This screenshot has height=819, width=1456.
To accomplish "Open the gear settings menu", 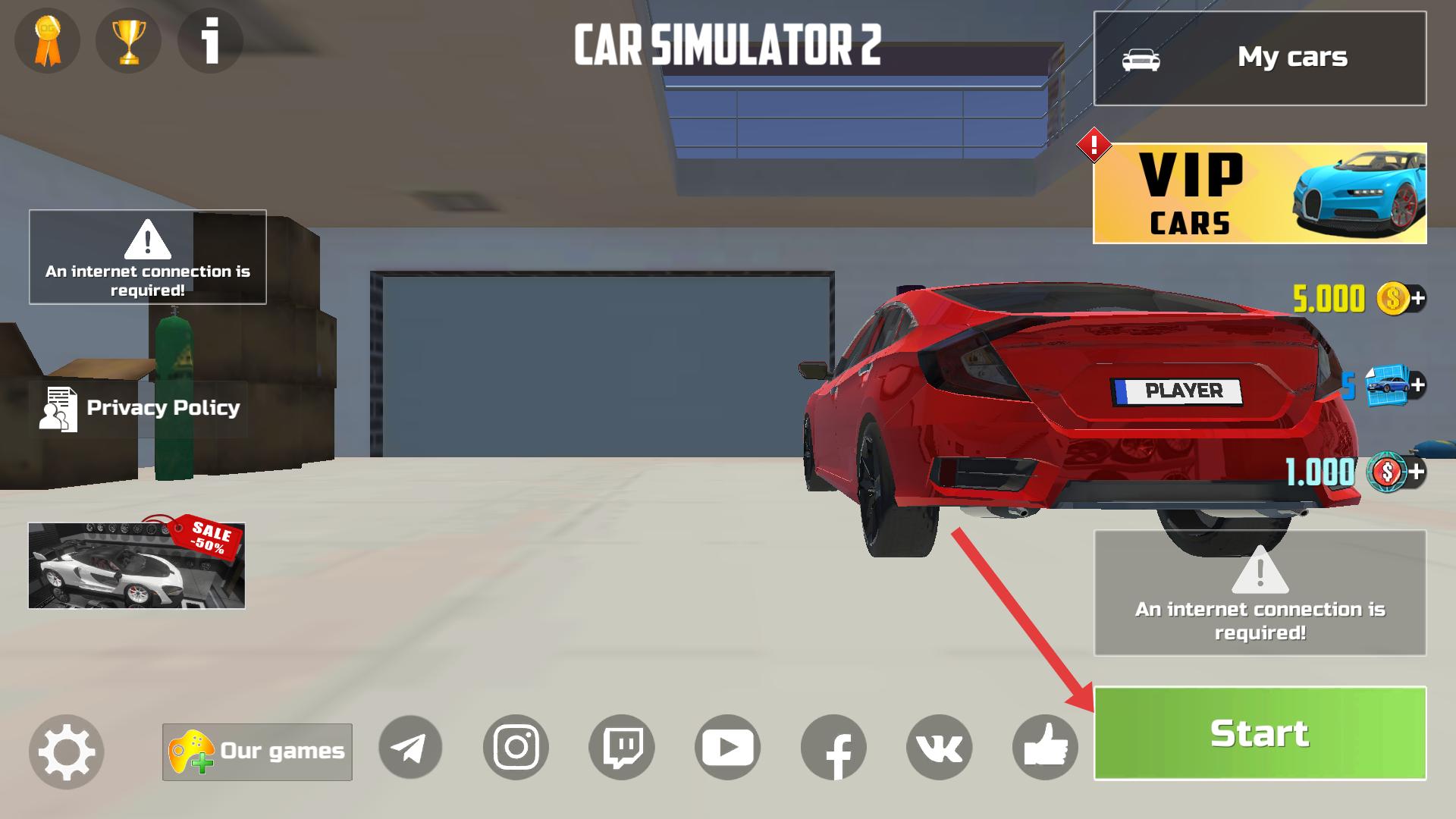I will point(66,752).
